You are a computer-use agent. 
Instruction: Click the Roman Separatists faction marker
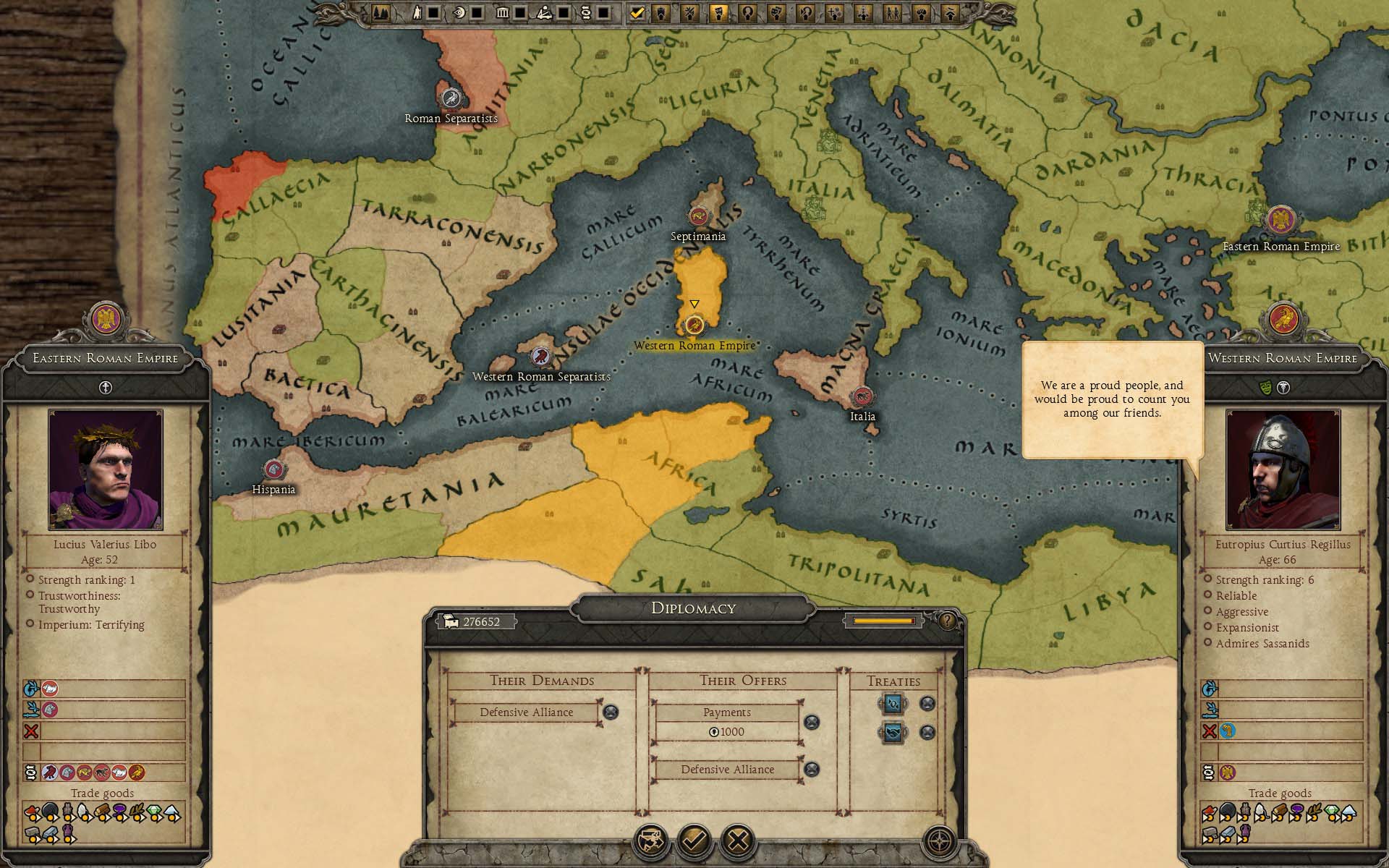(451, 98)
